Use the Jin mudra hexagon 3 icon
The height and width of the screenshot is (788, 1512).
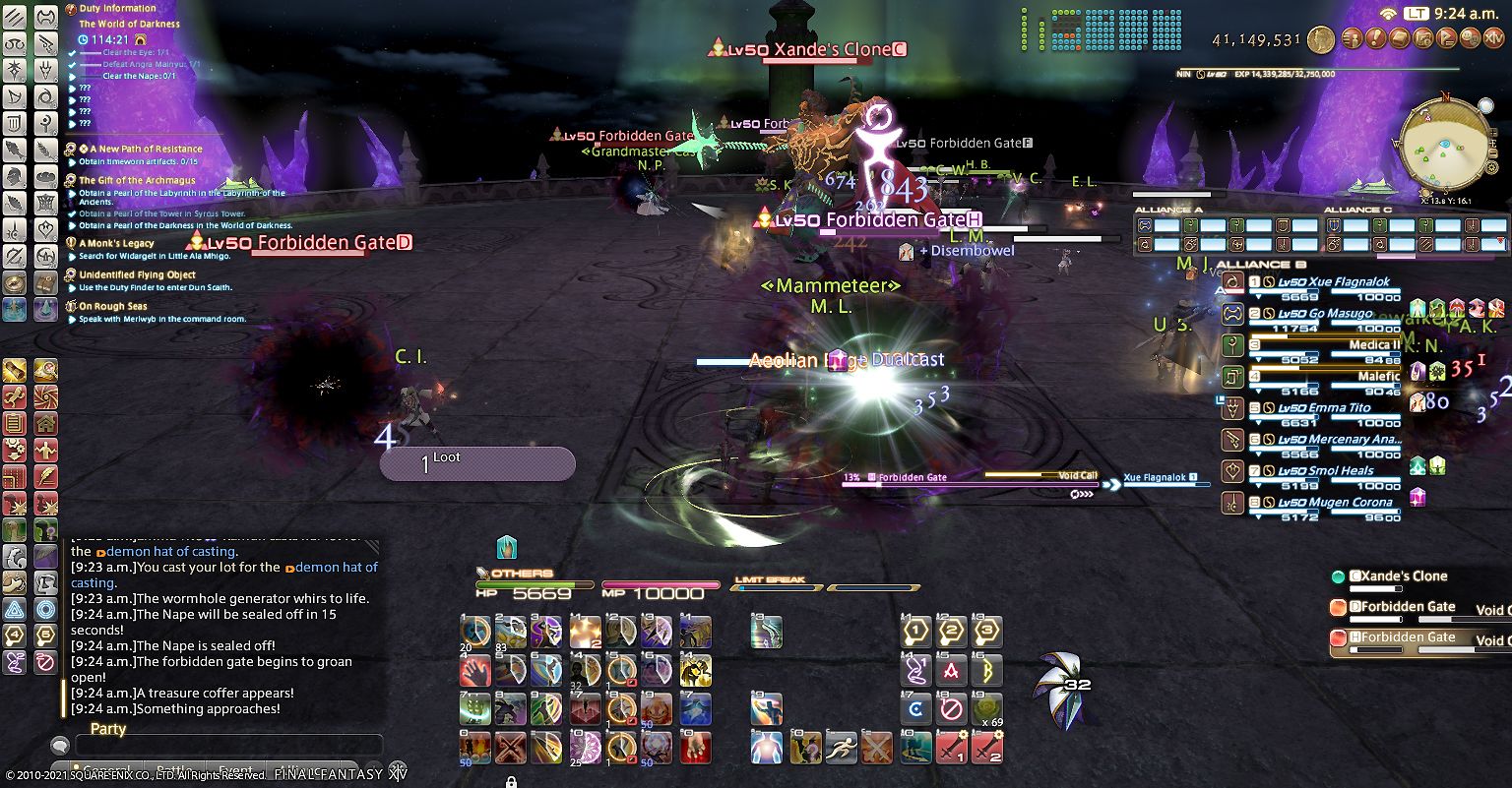coord(987,631)
